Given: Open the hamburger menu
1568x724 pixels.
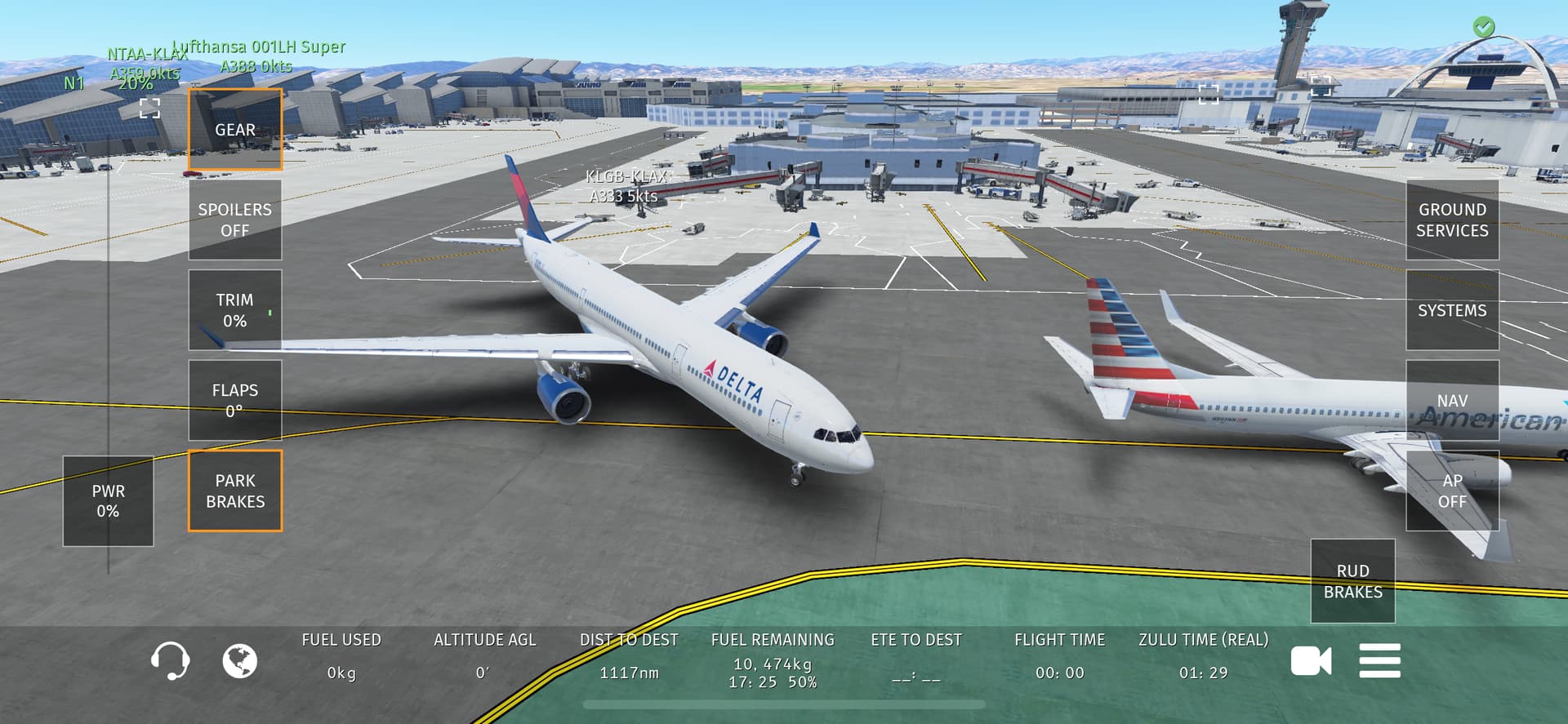Looking at the screenshot, I should pos(1379,660).
